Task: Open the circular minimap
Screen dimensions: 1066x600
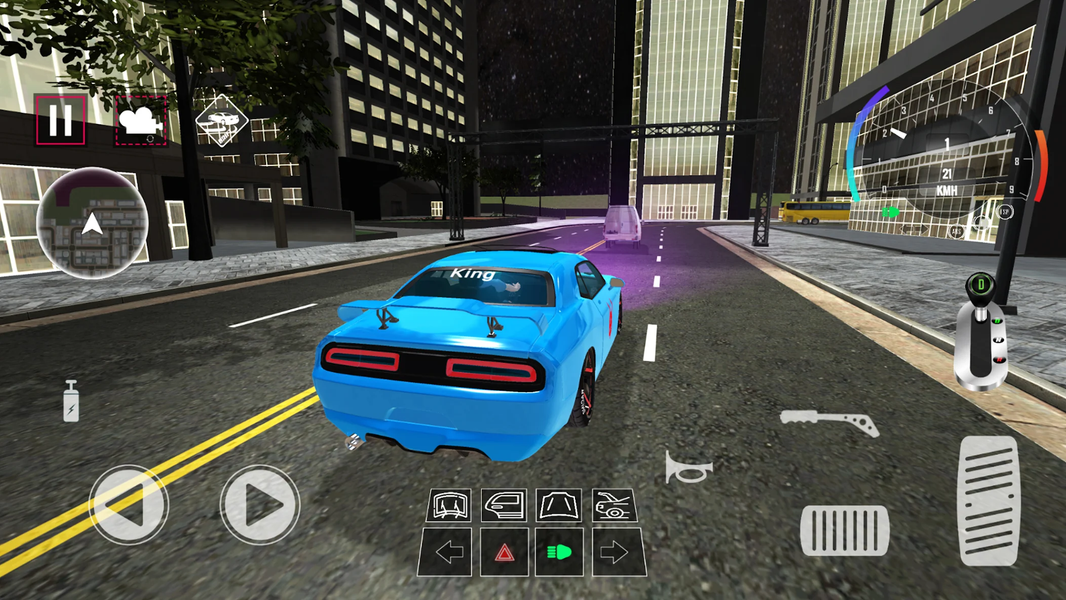Action: (92, 222)
